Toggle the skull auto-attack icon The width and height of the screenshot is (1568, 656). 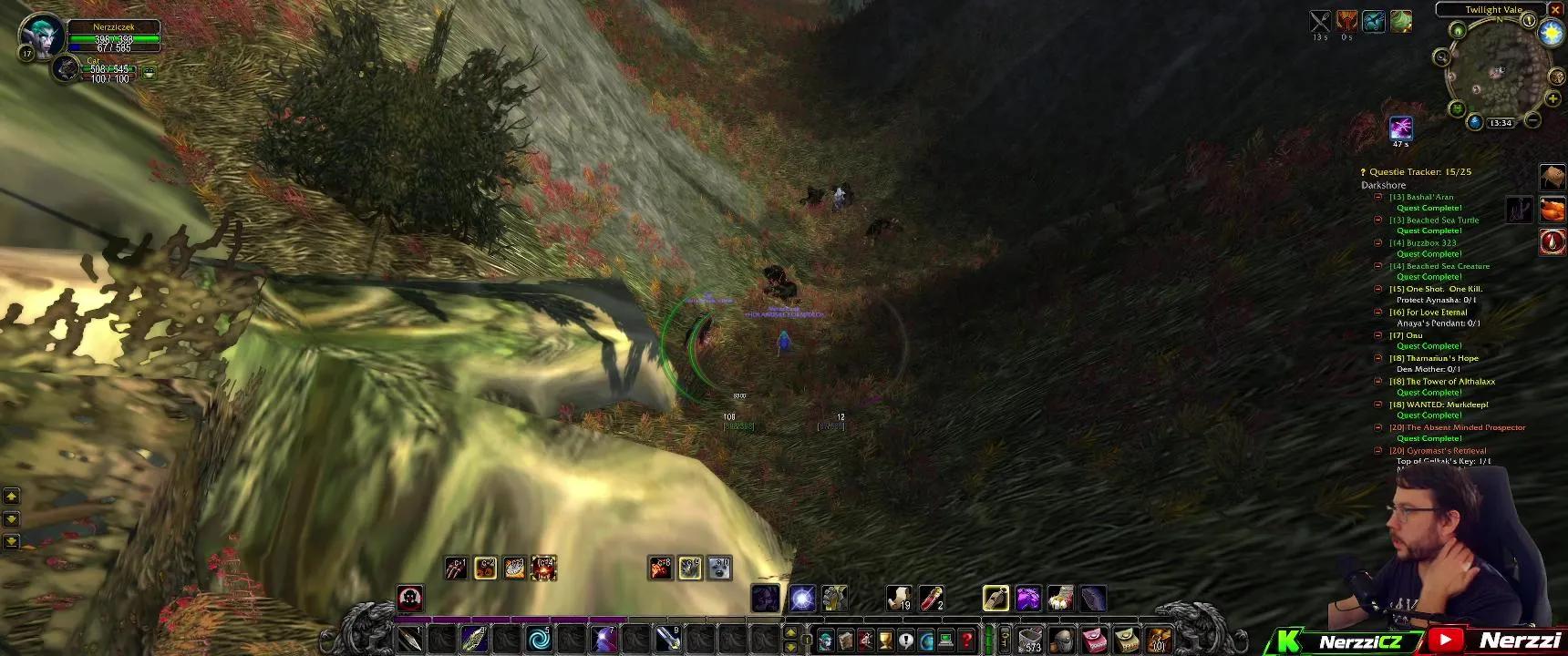[x=410, y=599]
